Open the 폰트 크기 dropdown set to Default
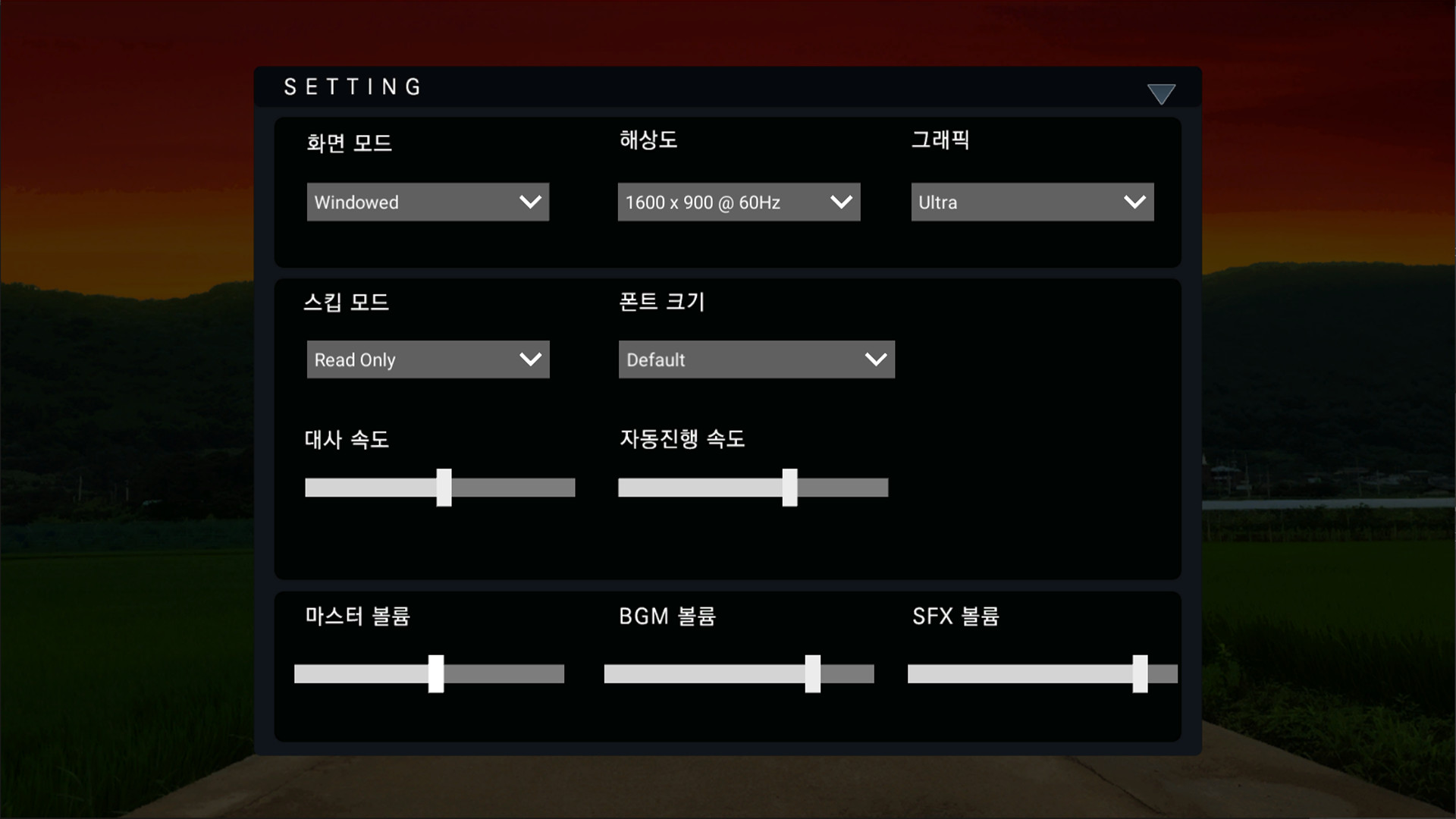The width and height of the screenshot is (1456, 819). (x=756, y=359)
